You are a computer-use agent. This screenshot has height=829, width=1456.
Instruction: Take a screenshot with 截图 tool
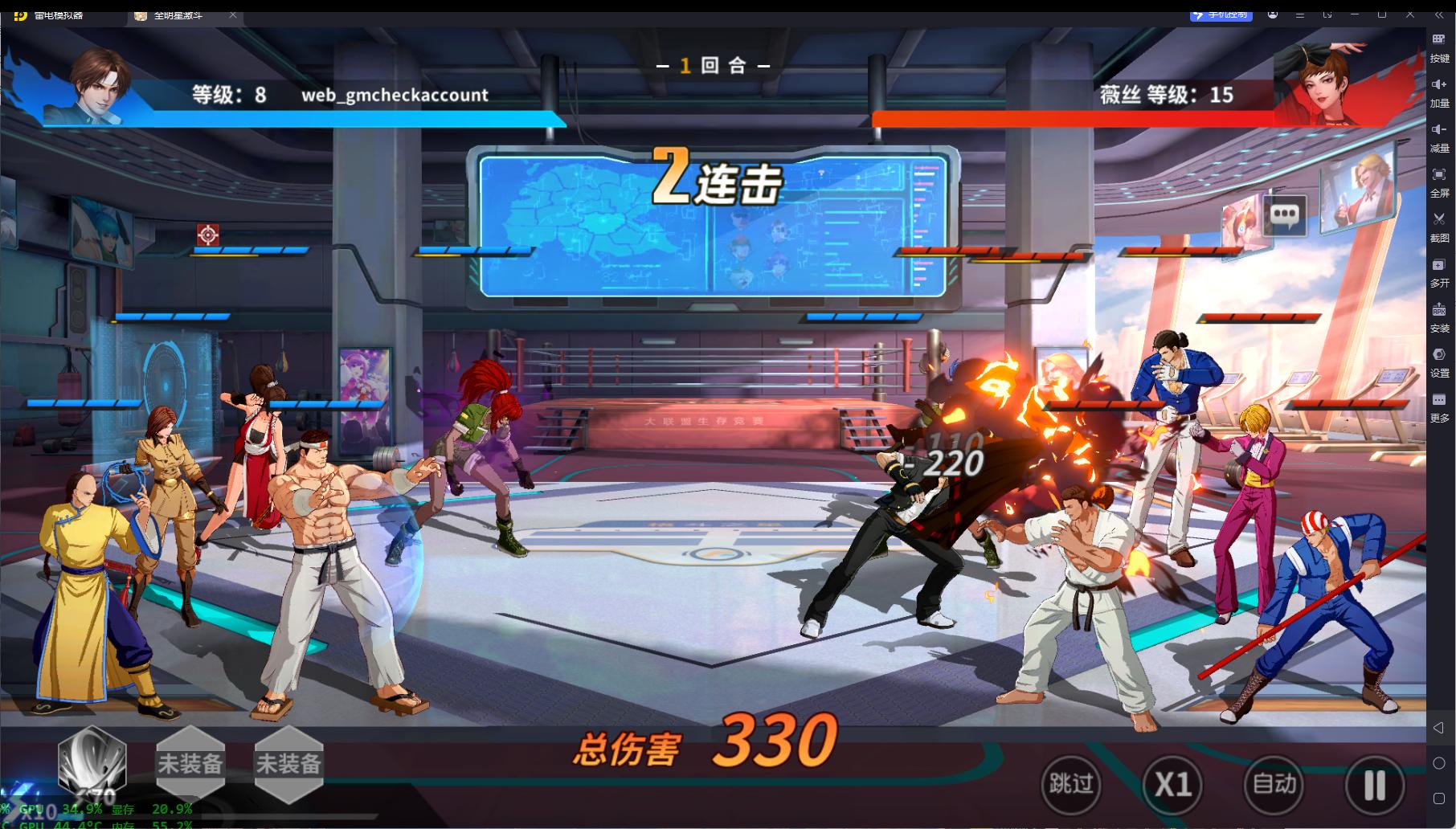click(x=1439, y=225)
